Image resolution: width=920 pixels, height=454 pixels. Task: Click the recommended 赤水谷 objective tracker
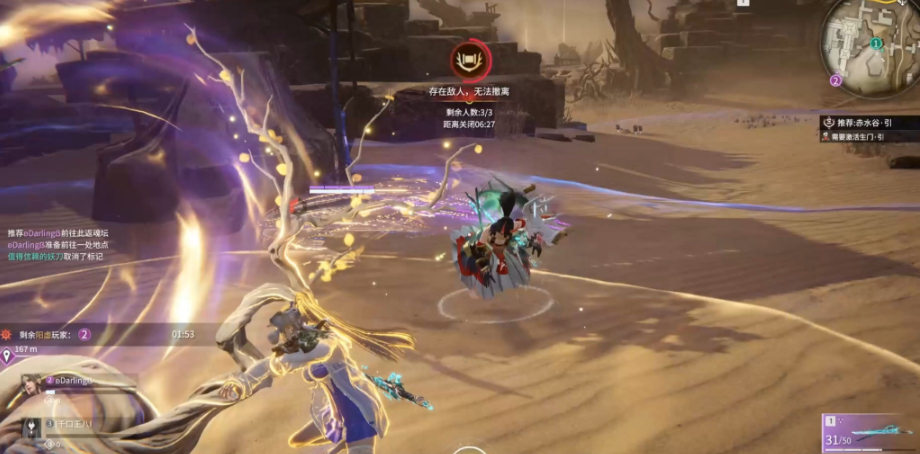point(867,122)
